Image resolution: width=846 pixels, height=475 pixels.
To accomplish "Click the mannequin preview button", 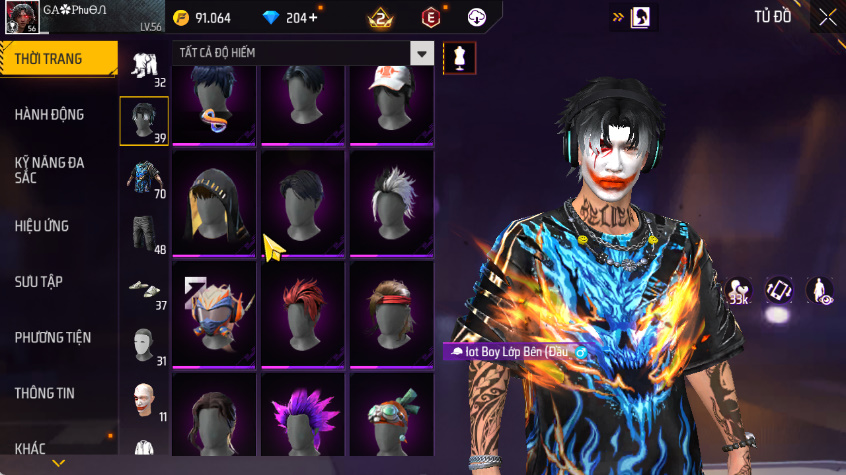I will click(x=460, y=57).
